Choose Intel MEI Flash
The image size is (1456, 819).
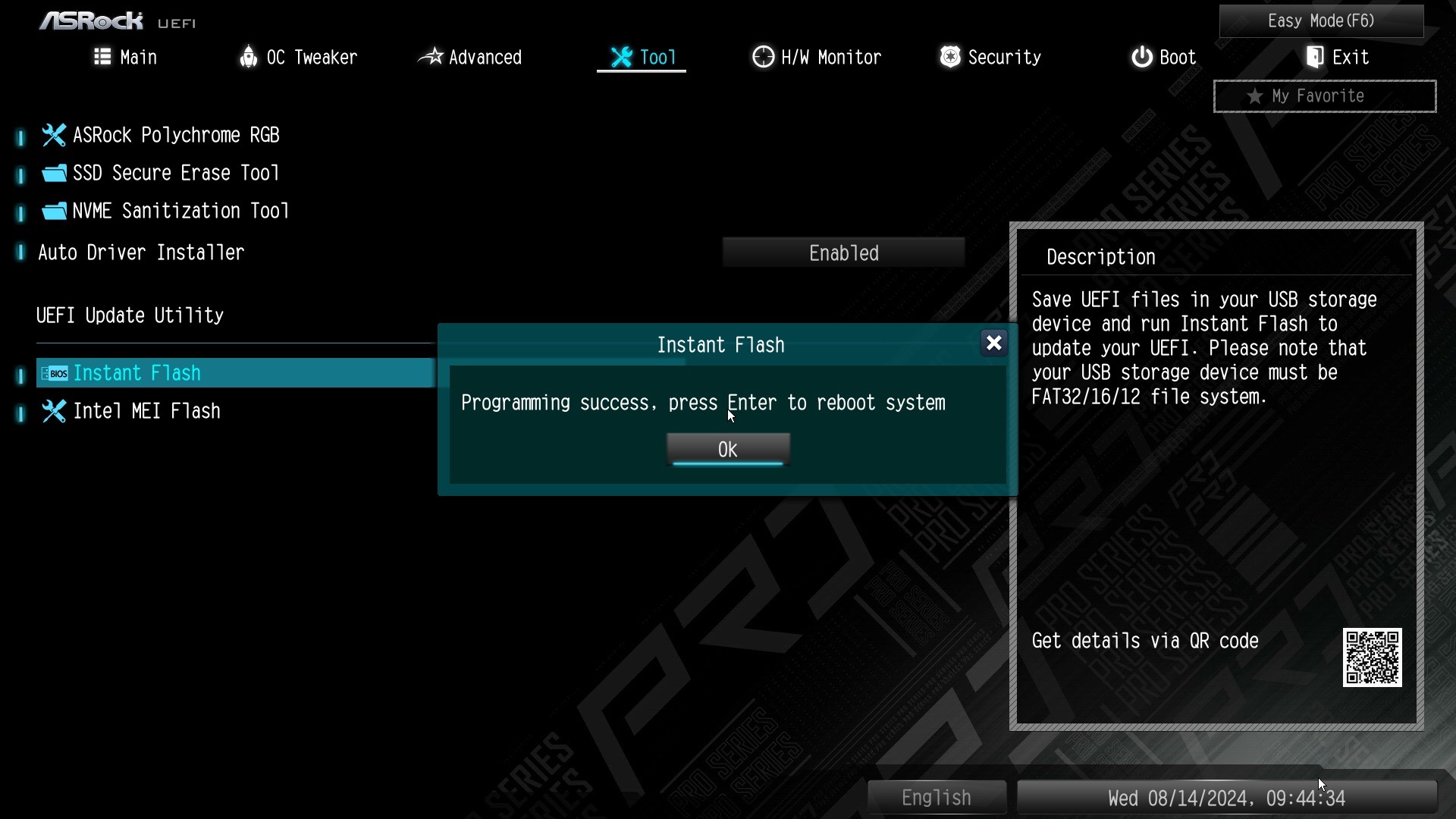[146, 411]
